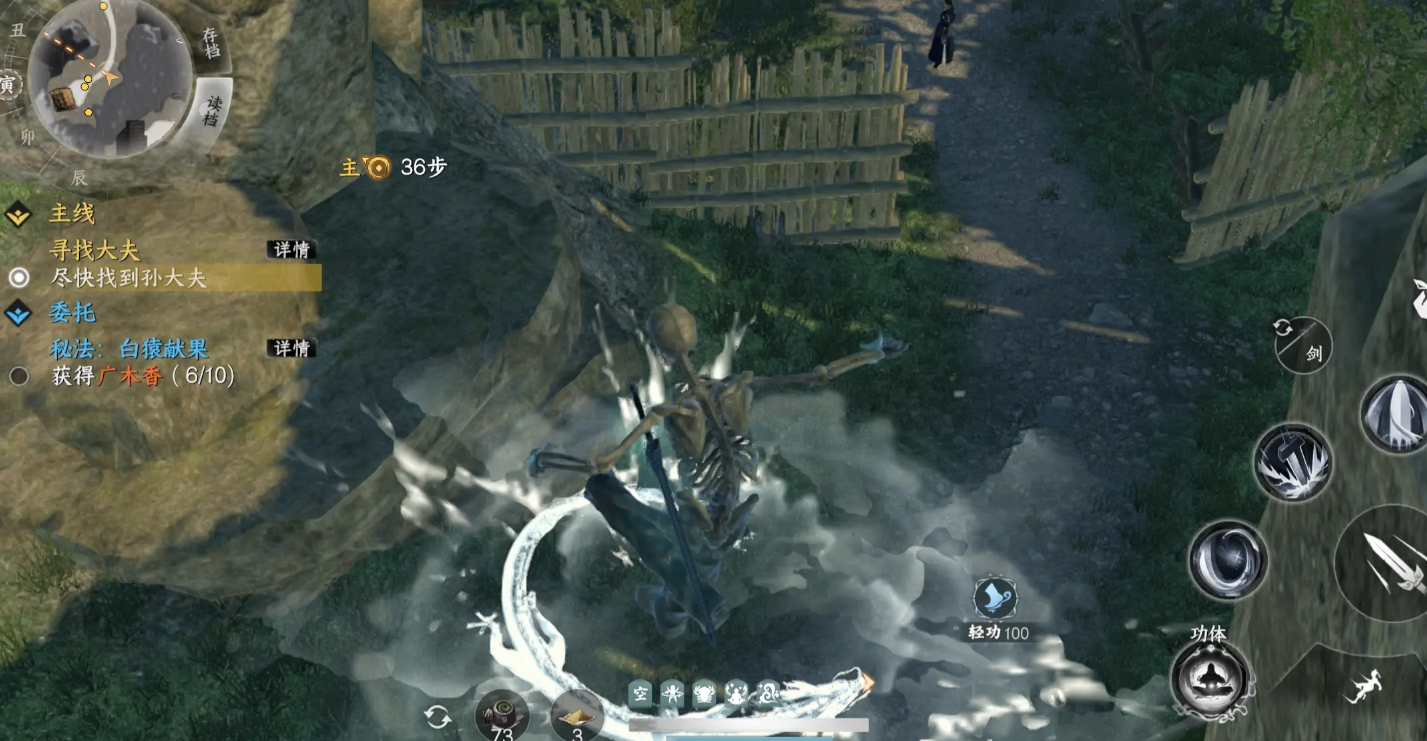Tap the 读档 load button
The image size is (1427, 741).
[x=212, y=110]
